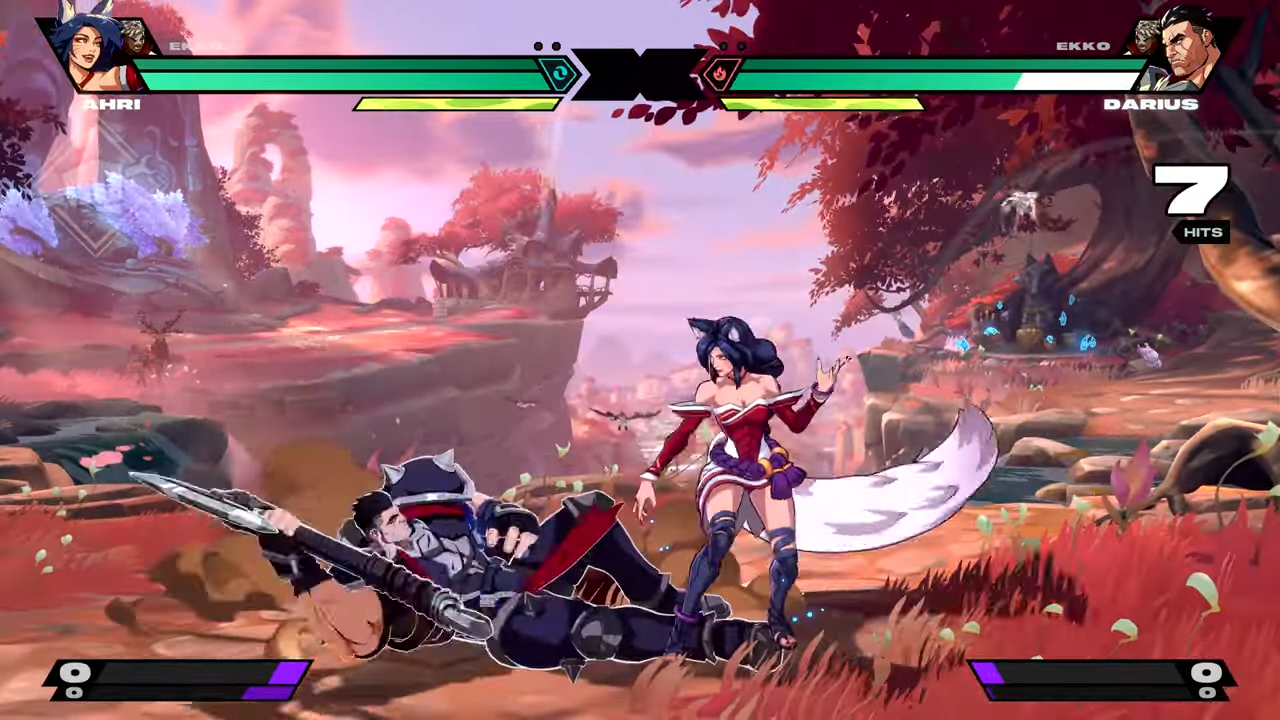Click Darius's character portrait
The height and width of the screenshot is (720, 1280).
click(x=1192, y=55)
